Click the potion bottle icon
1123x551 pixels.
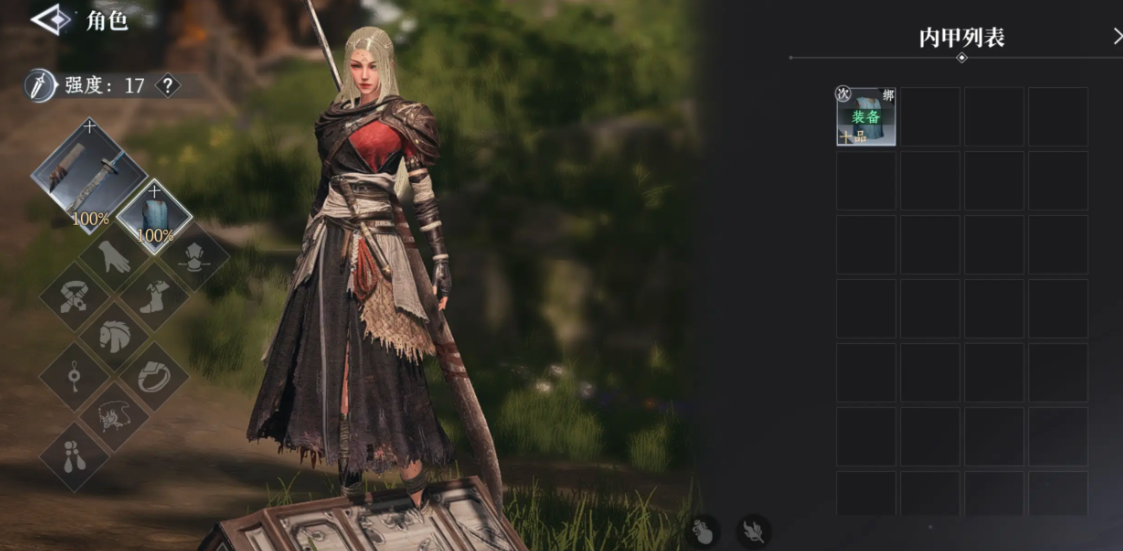[705, 531]
